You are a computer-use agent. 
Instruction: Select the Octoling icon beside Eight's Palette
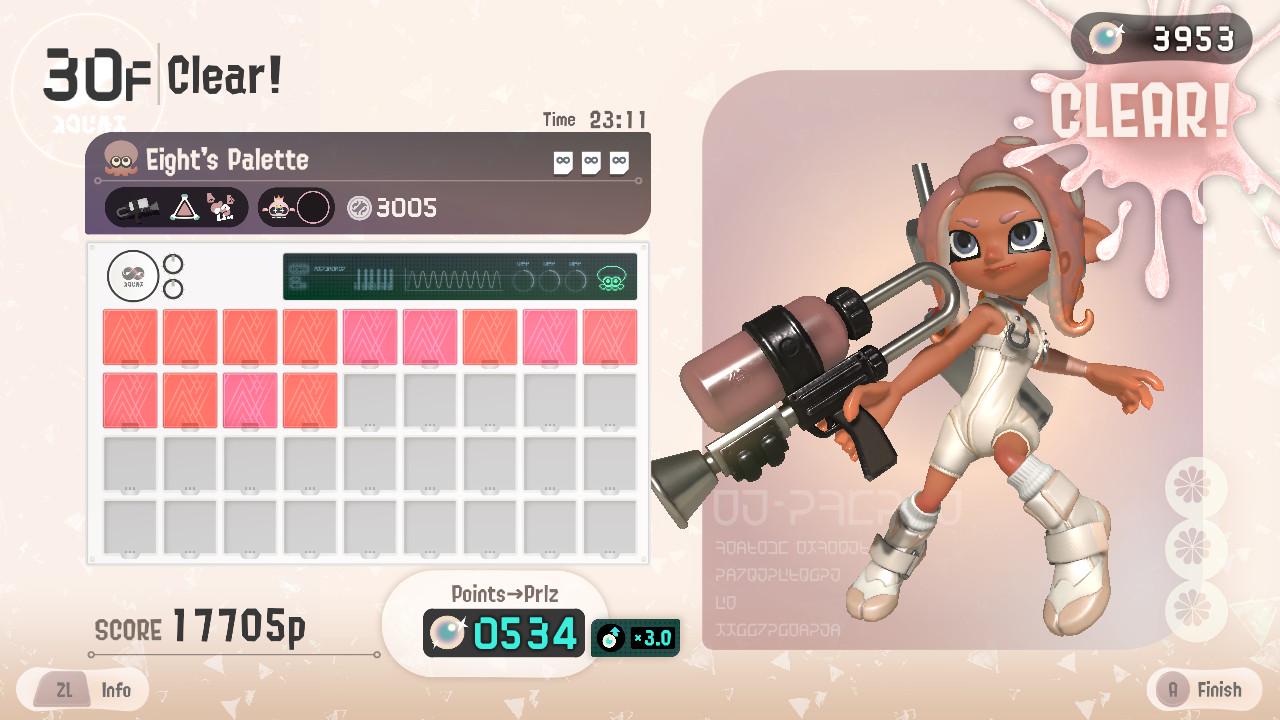pyautogui.click(x=121, y=159)
